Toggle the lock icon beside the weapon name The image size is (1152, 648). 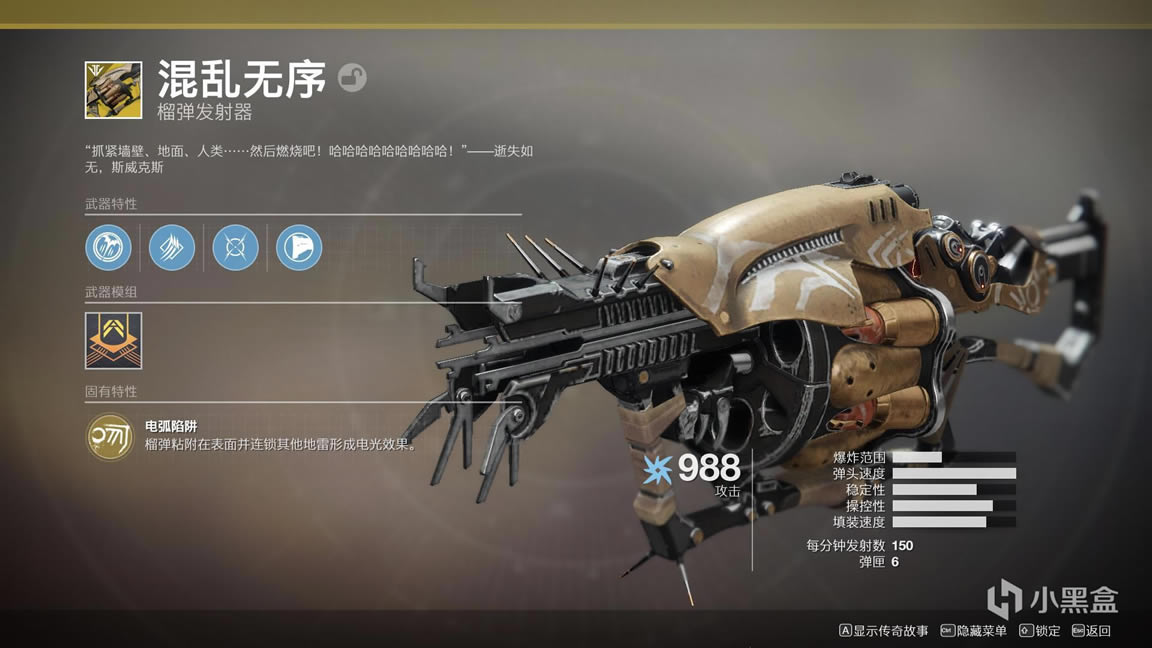click(x=352, y=77)
